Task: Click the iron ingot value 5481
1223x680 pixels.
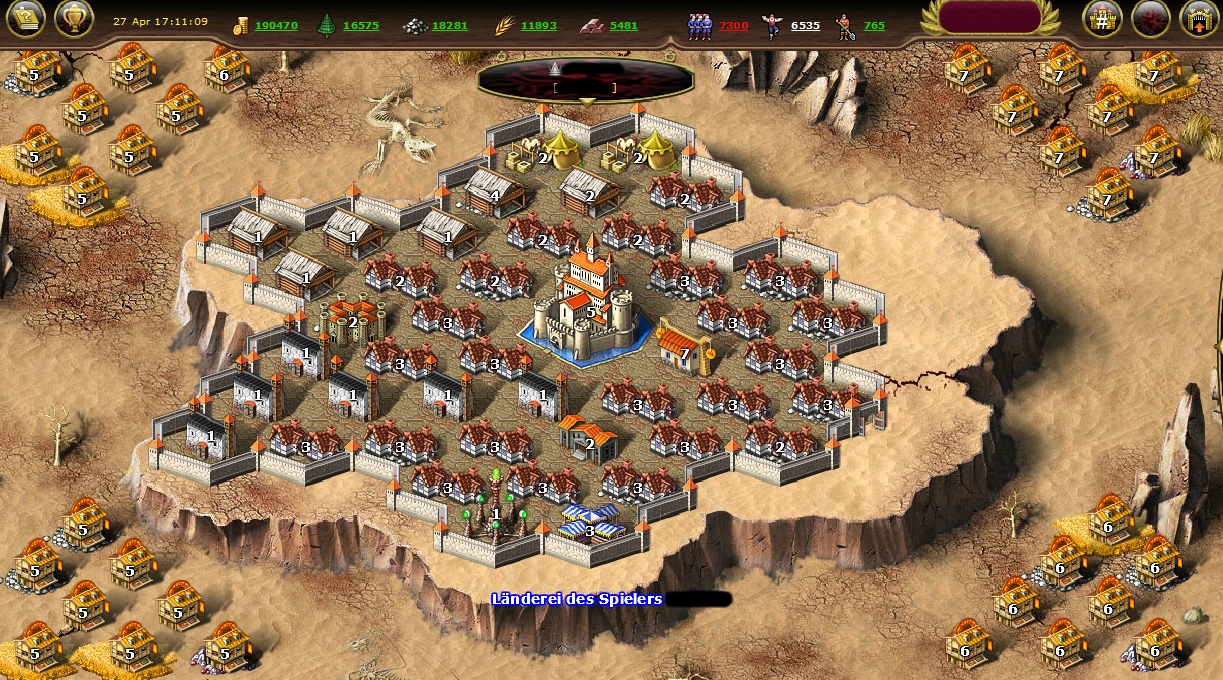Action: tap(623, 25)
